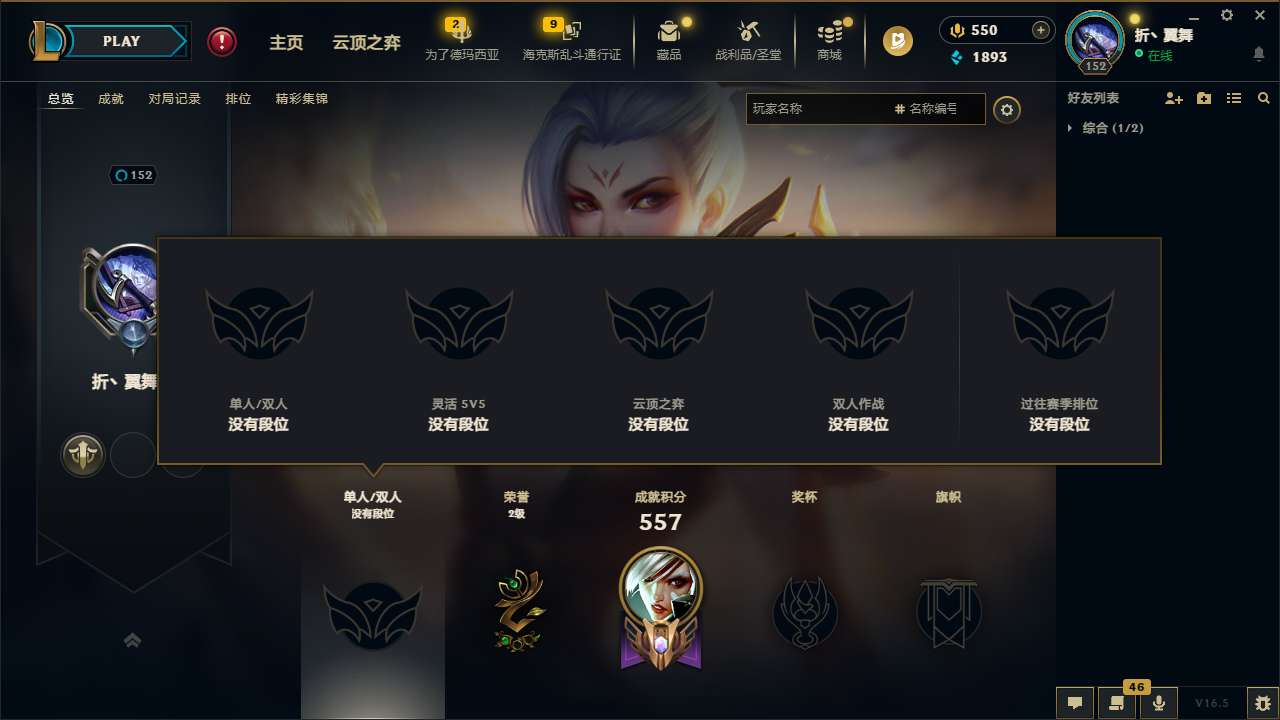Click the voice chat microphone icon in bottom bar

pos(1158,703)
